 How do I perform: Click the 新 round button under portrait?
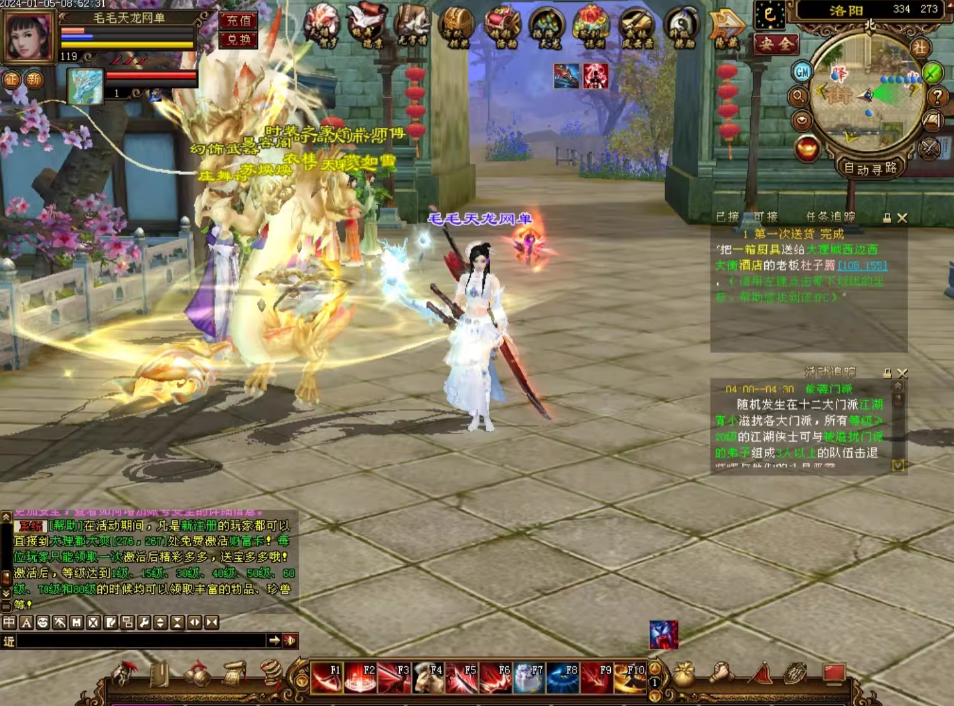(x=35, y=80)
